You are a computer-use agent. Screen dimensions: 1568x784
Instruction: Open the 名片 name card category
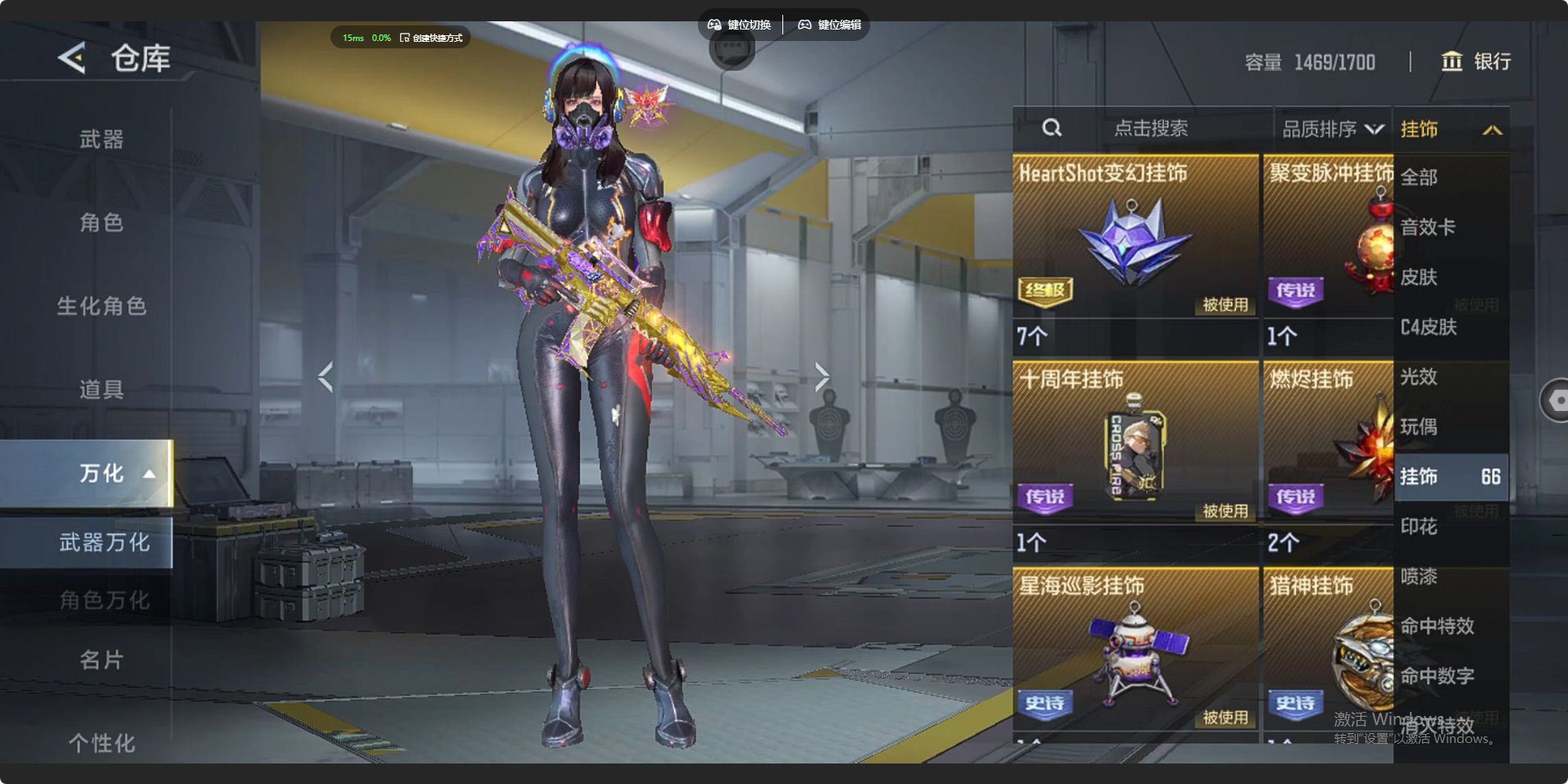point(101,659)
